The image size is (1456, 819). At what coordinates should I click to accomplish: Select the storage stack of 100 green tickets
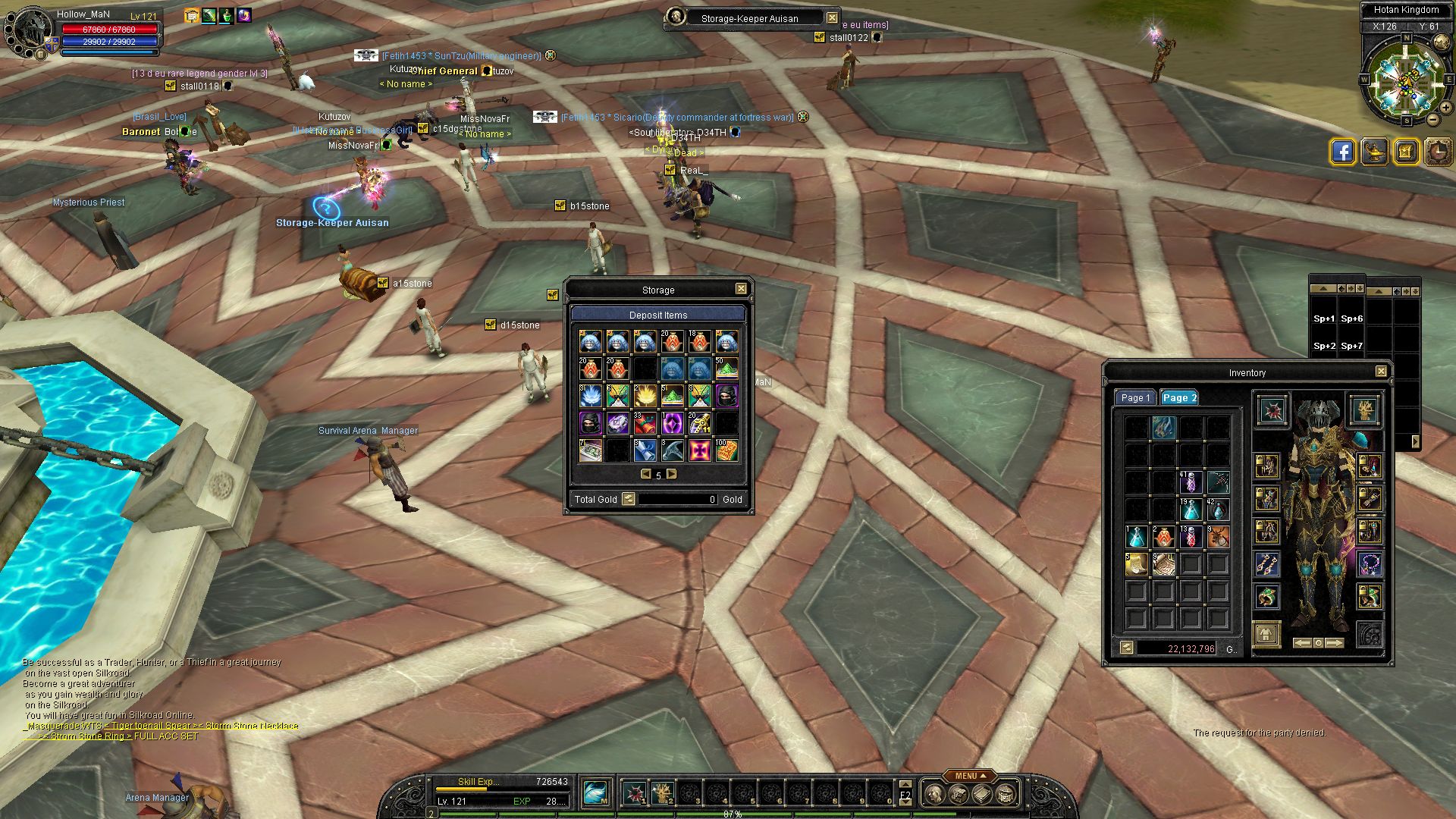tap(726, 450)
